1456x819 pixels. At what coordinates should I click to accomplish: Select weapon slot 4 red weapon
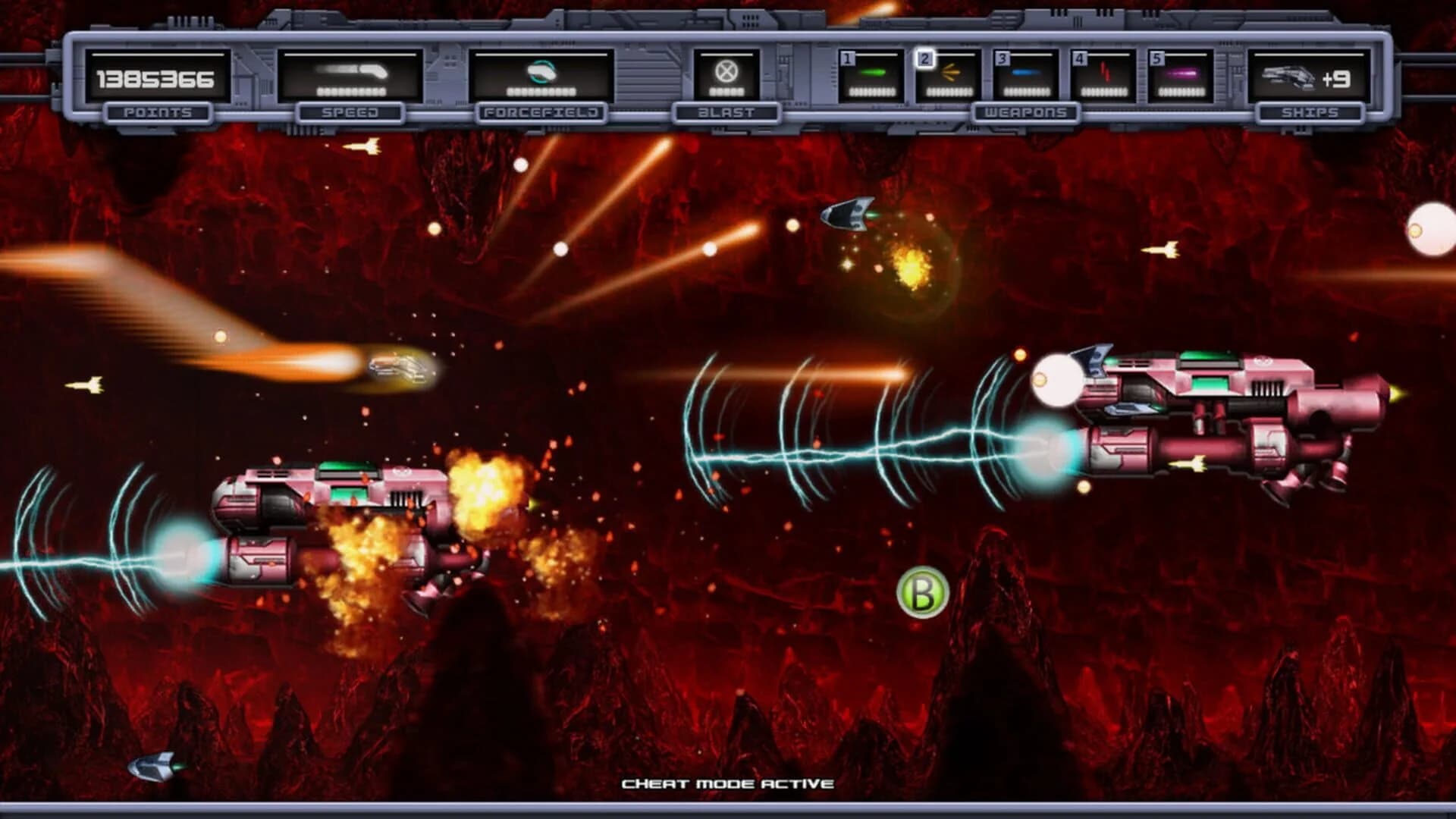click(1103, 73)
